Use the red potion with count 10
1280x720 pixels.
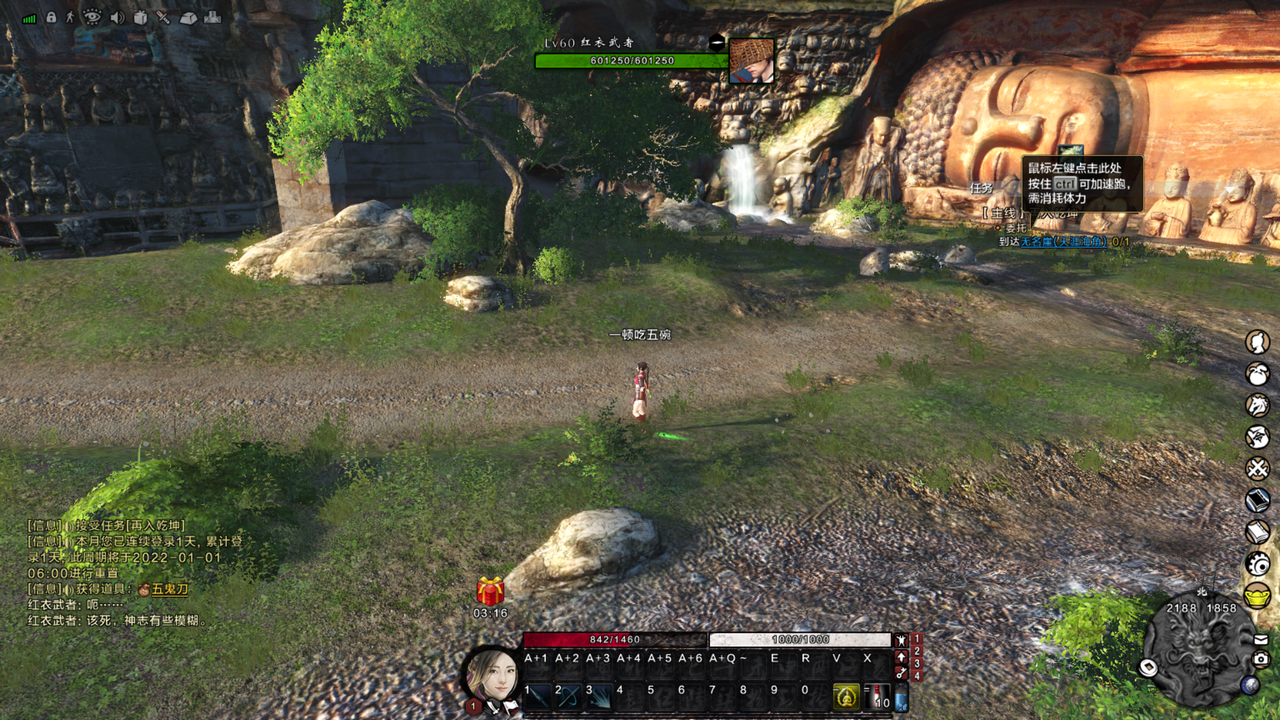876,696
